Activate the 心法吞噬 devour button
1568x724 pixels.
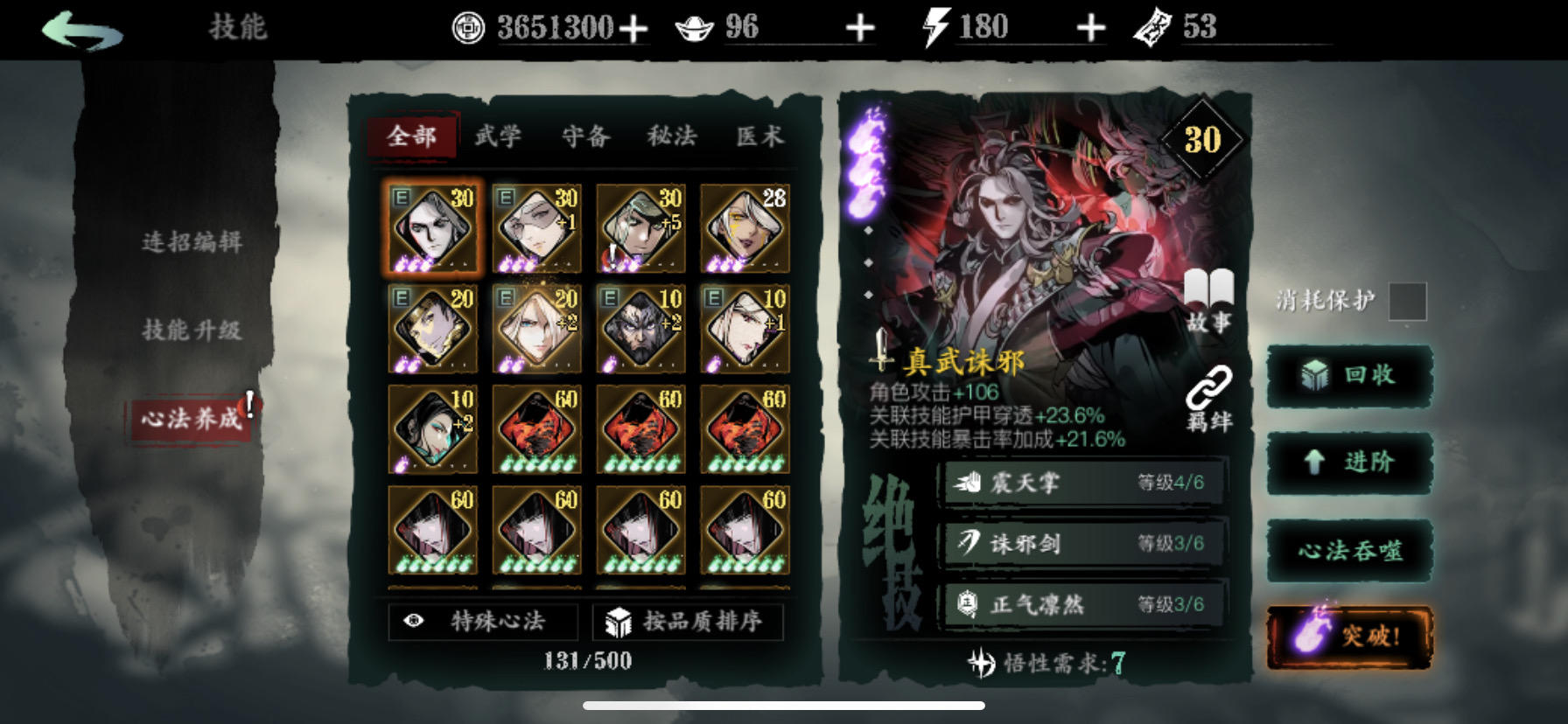click(x=1348, y=550)
